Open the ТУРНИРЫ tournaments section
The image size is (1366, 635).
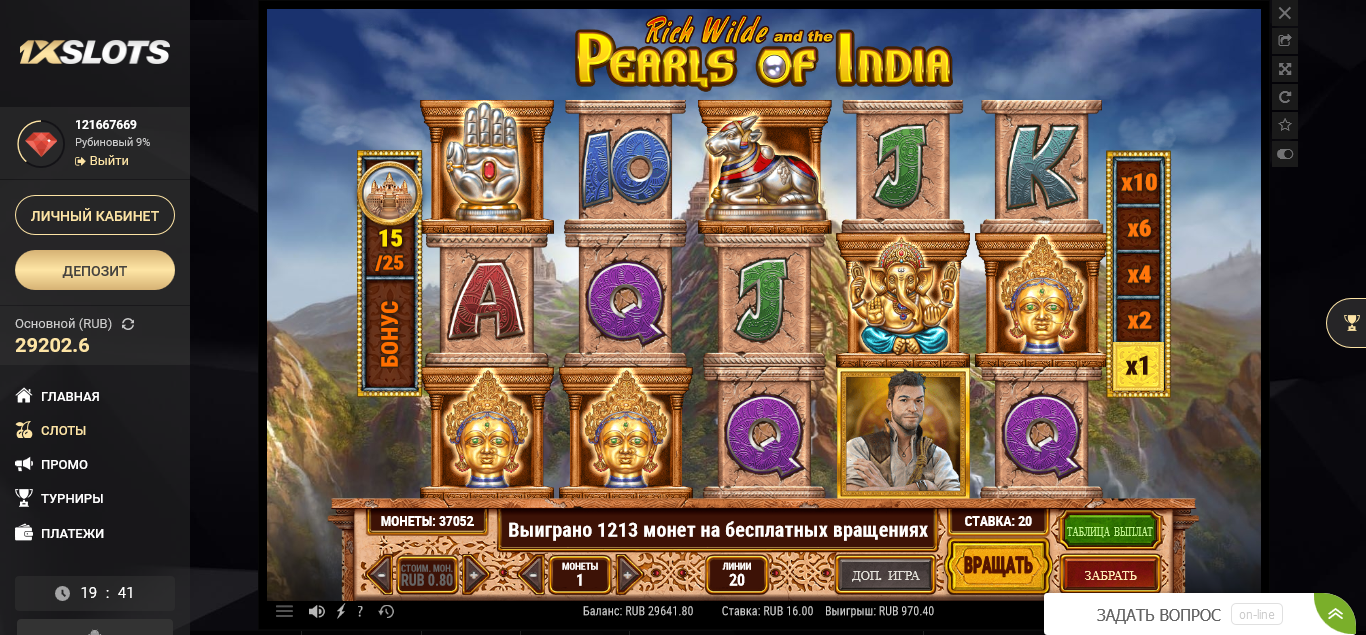(72, 498)
